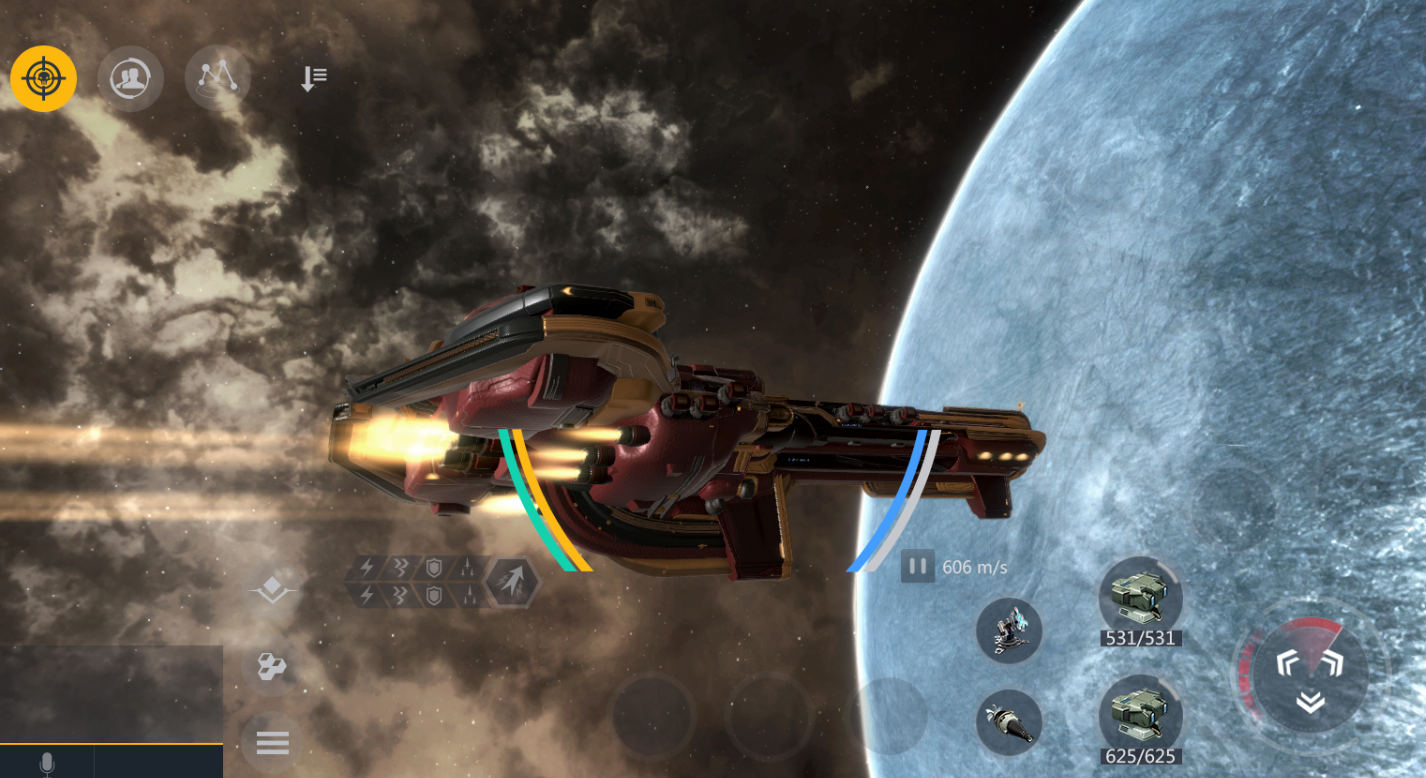The image size is (1426, 778).
Task: Select the arrow-with-lightning hexagon button
Action: 512,582
